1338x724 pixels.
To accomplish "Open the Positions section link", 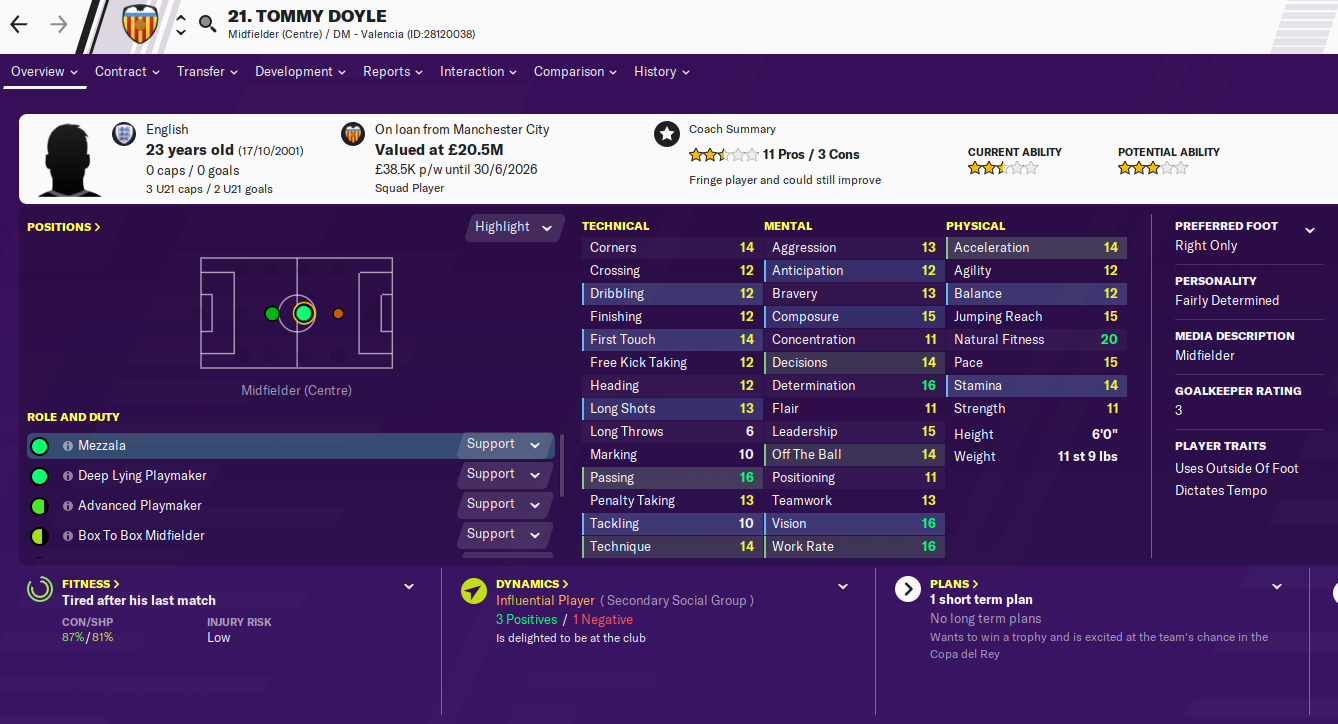I will [64, 227].
